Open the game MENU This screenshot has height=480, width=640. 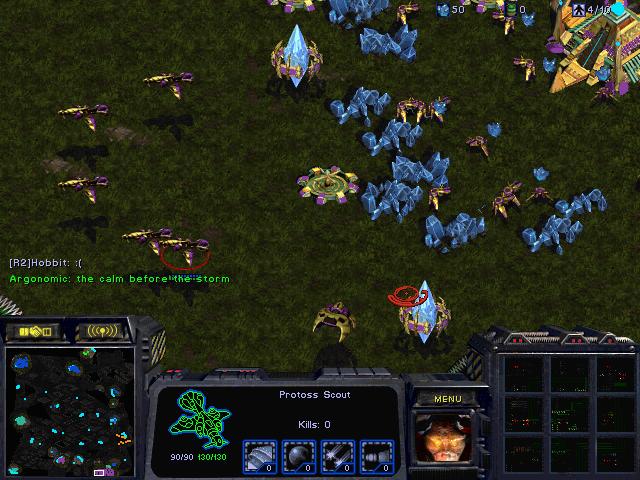[x=447, y=399]
